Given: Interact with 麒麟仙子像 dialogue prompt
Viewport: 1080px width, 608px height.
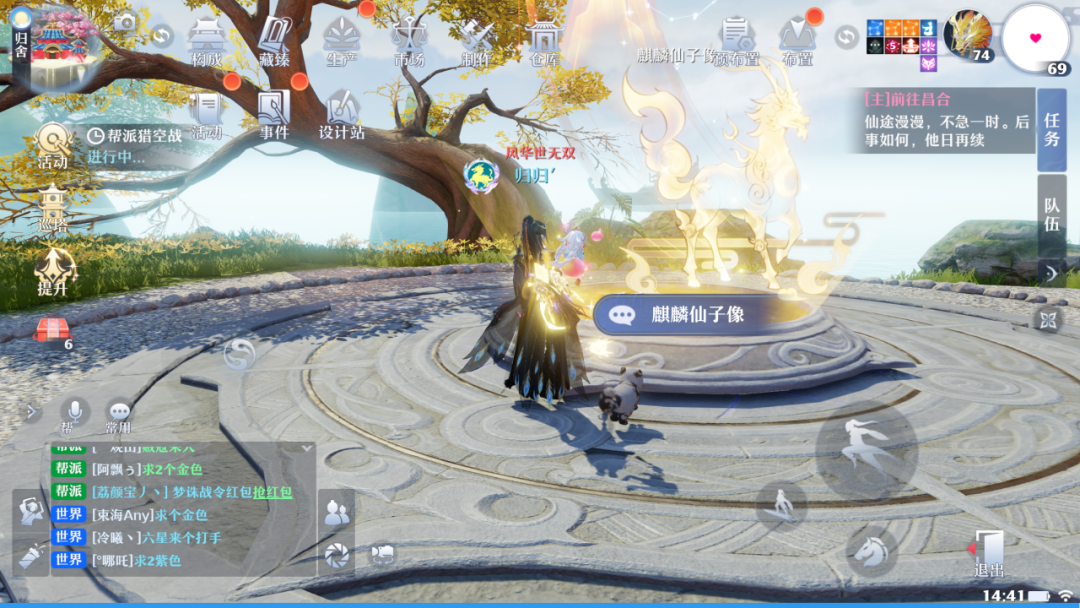Looking at the screenshot, I should click(695, 314).
